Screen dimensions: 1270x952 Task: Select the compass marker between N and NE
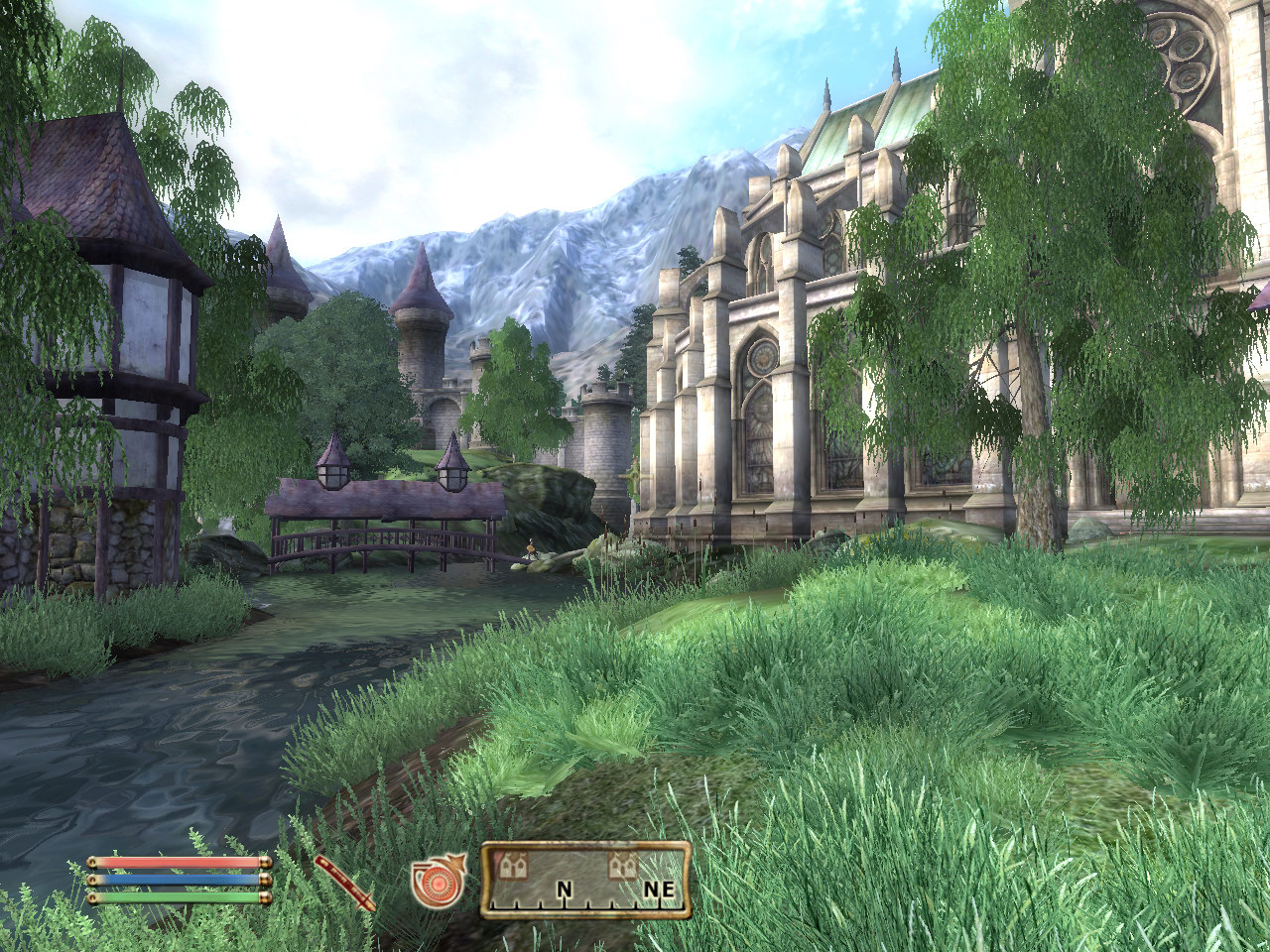pos(622,867)
